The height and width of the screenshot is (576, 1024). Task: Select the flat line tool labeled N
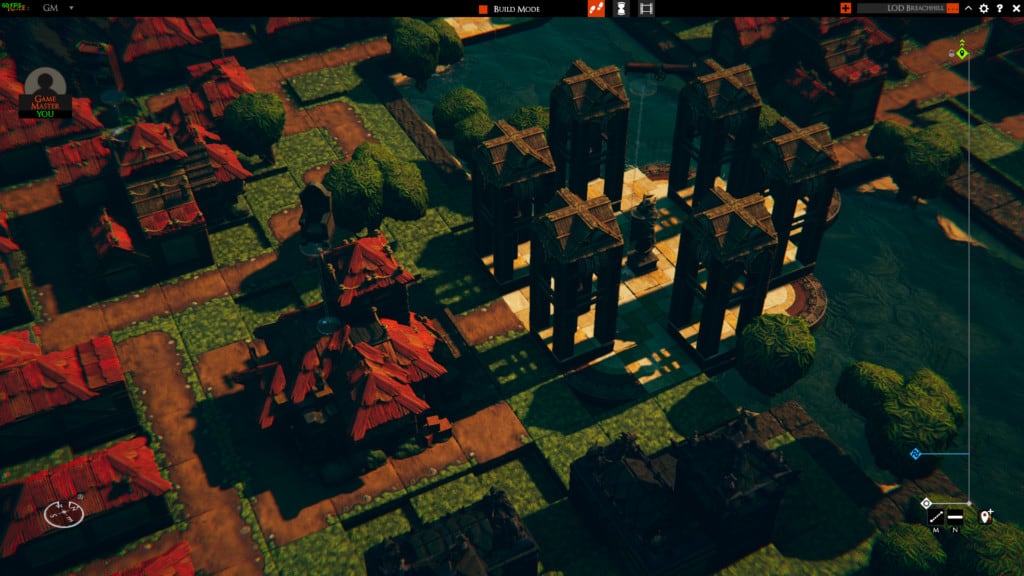[955, 517]
